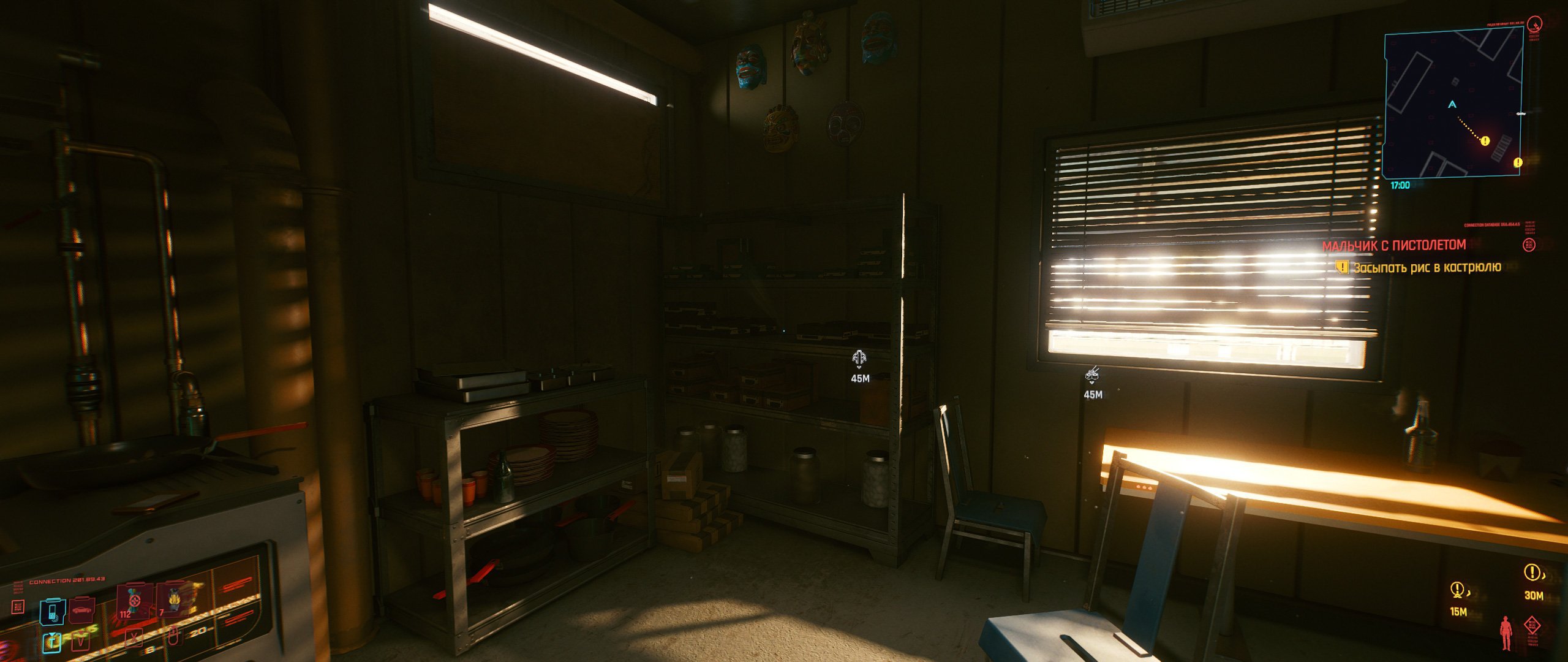
Task: Click the yellow quest marker inside minimap
Action: 1485,141
